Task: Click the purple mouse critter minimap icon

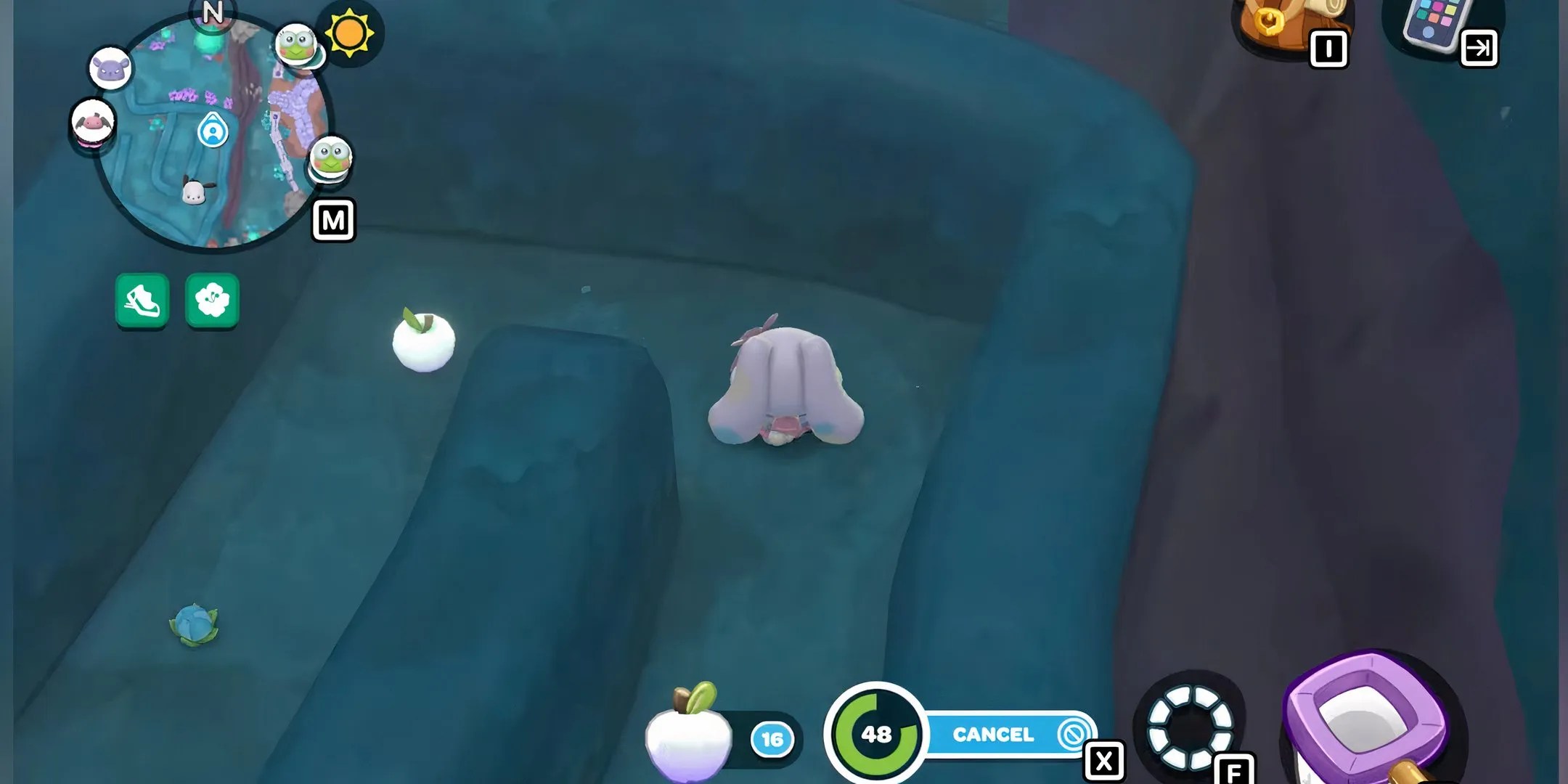Action: [110, 67]
